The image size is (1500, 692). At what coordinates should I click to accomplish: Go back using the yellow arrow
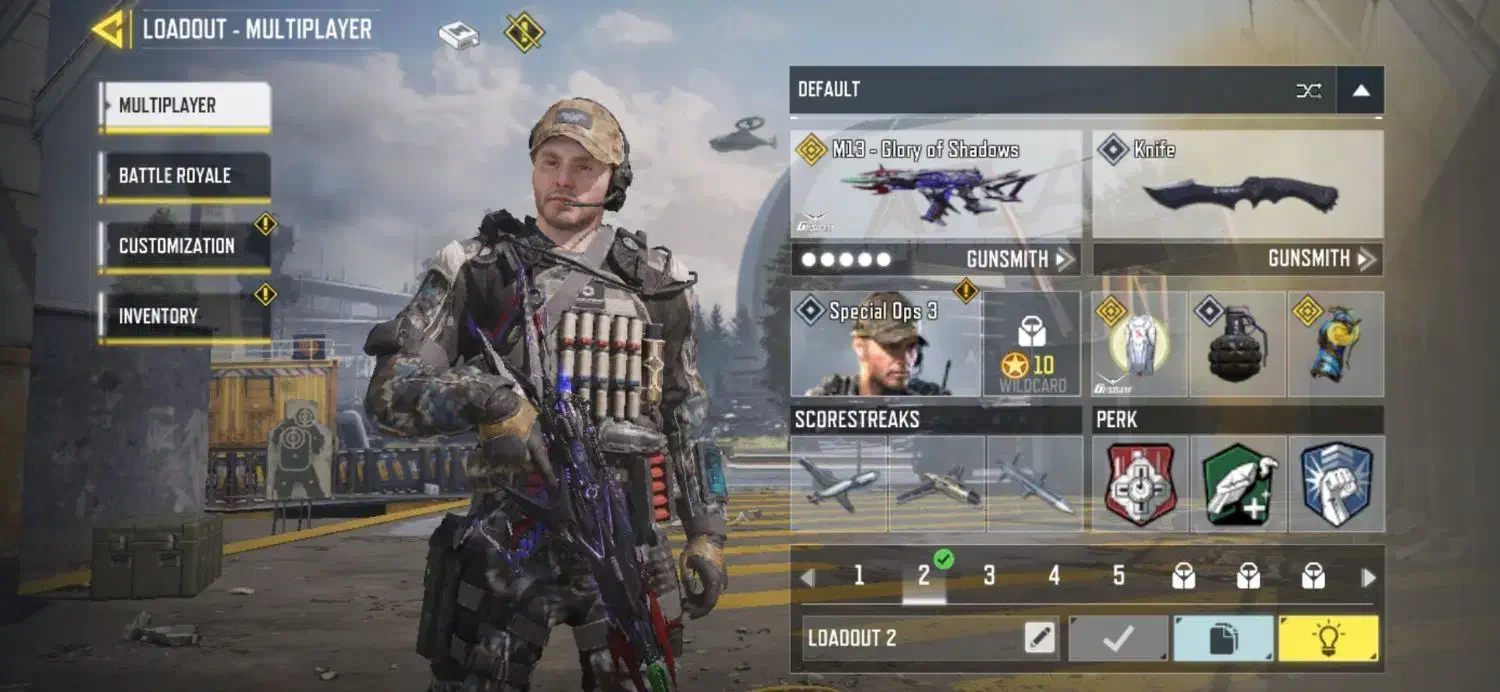tap(108, 29)
